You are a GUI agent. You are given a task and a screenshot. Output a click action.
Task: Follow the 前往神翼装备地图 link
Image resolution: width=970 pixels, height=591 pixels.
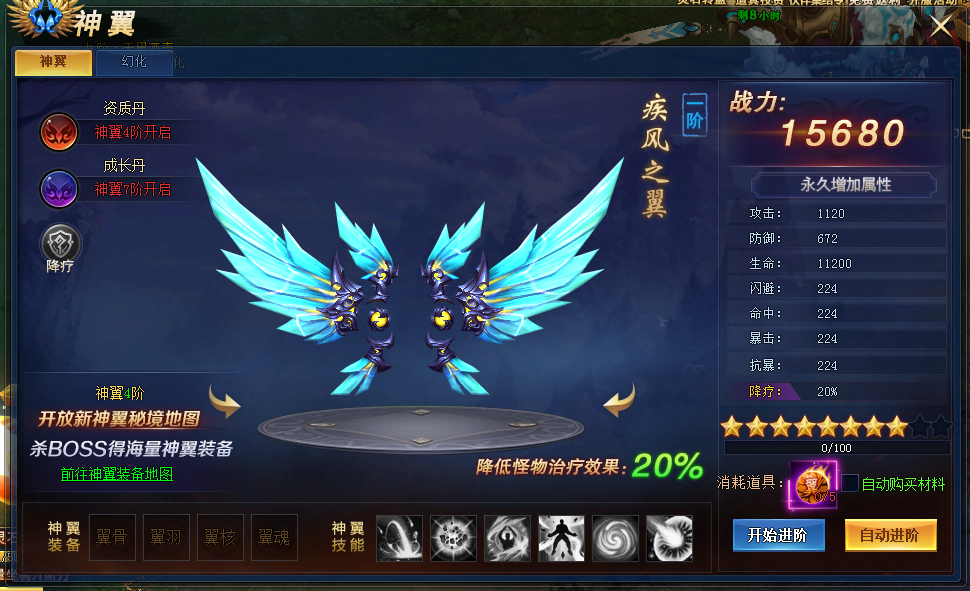tap(116, 474)
